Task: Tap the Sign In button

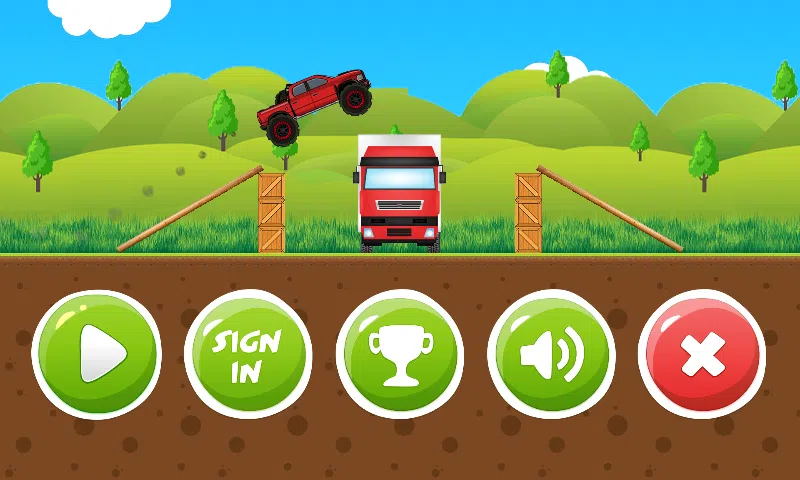Action: tap(248, 354)
